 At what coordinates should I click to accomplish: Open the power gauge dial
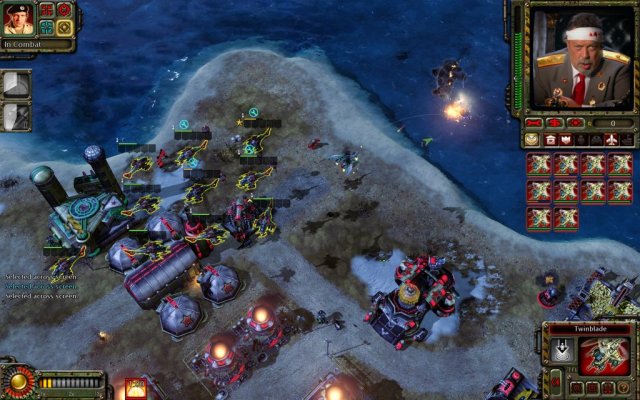point(17,381)
